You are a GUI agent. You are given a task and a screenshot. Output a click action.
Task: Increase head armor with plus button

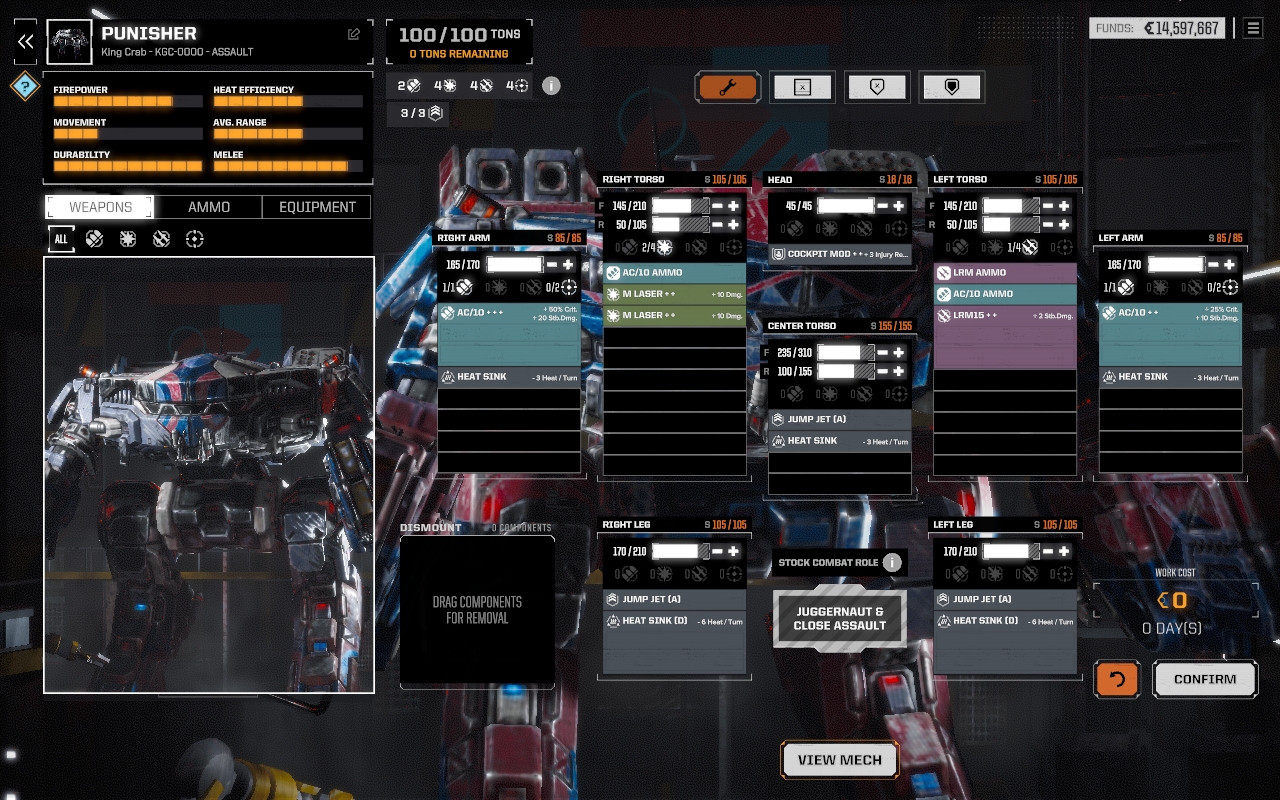898,206
